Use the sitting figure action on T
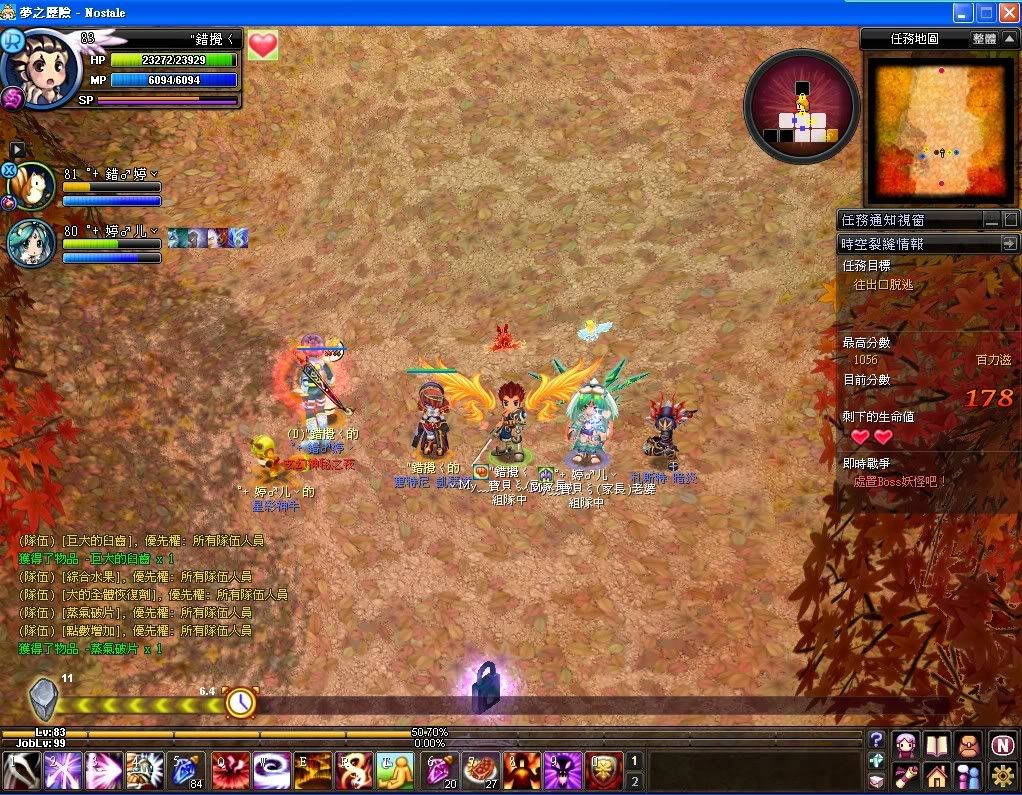Screen dimensions: 1022x795 pyautogui.click(x=396, y=771)
